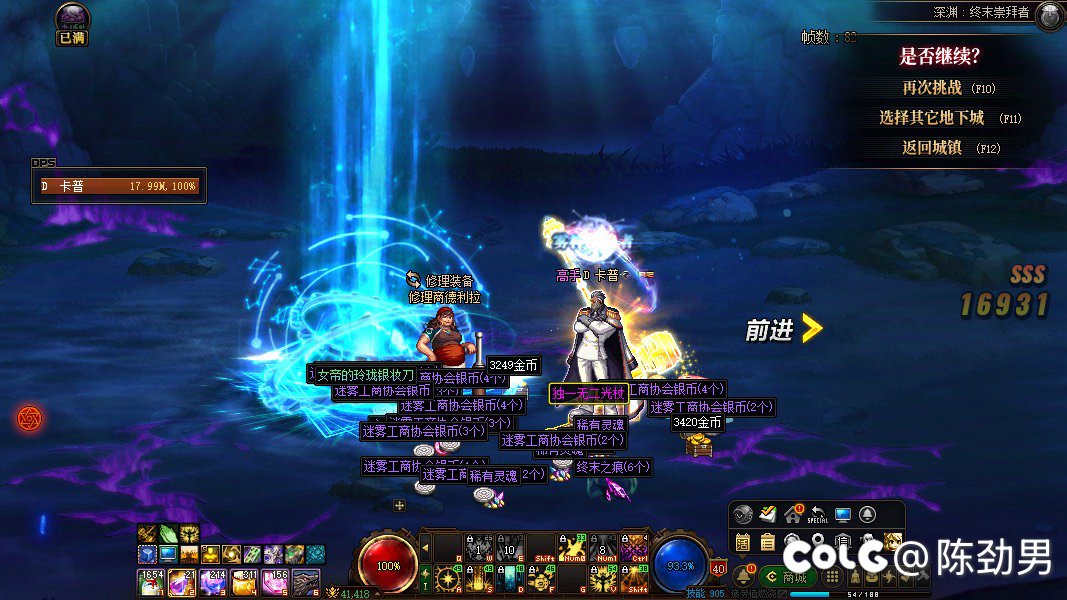Select the 卡普 row in DPS meter
The width and height of the screenshot is (1067, 600).
click(x=120, y=186)
